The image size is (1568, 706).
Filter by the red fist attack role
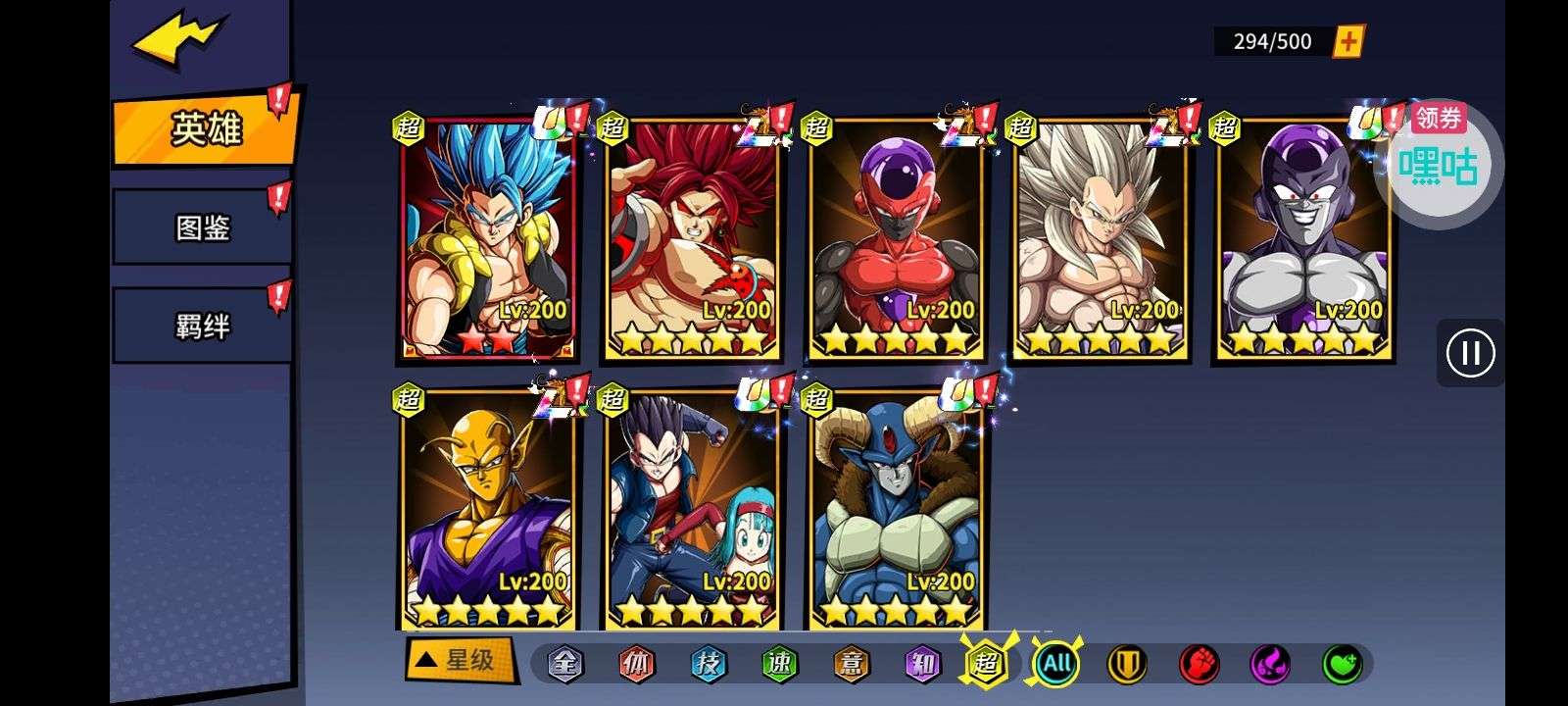pyautogui.click(x=1199, y=665)
